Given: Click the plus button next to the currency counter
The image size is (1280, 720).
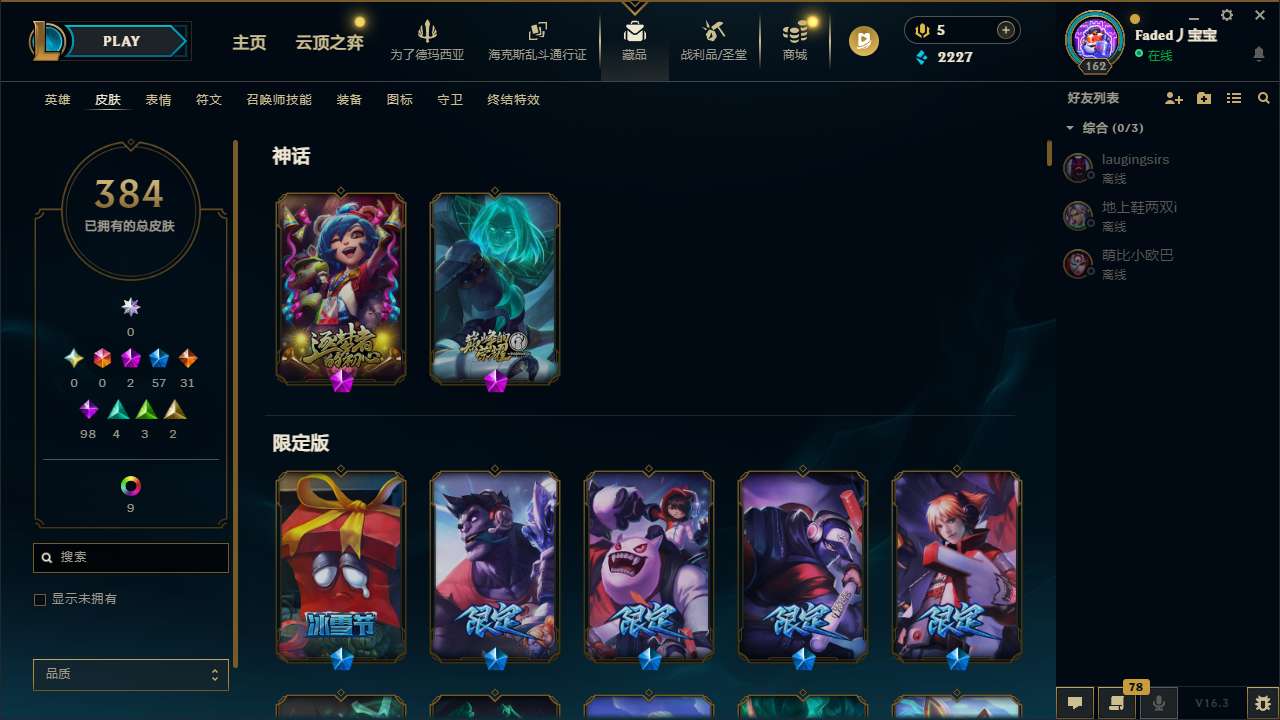Looking at the screenshot, I should click(1005, 30).
